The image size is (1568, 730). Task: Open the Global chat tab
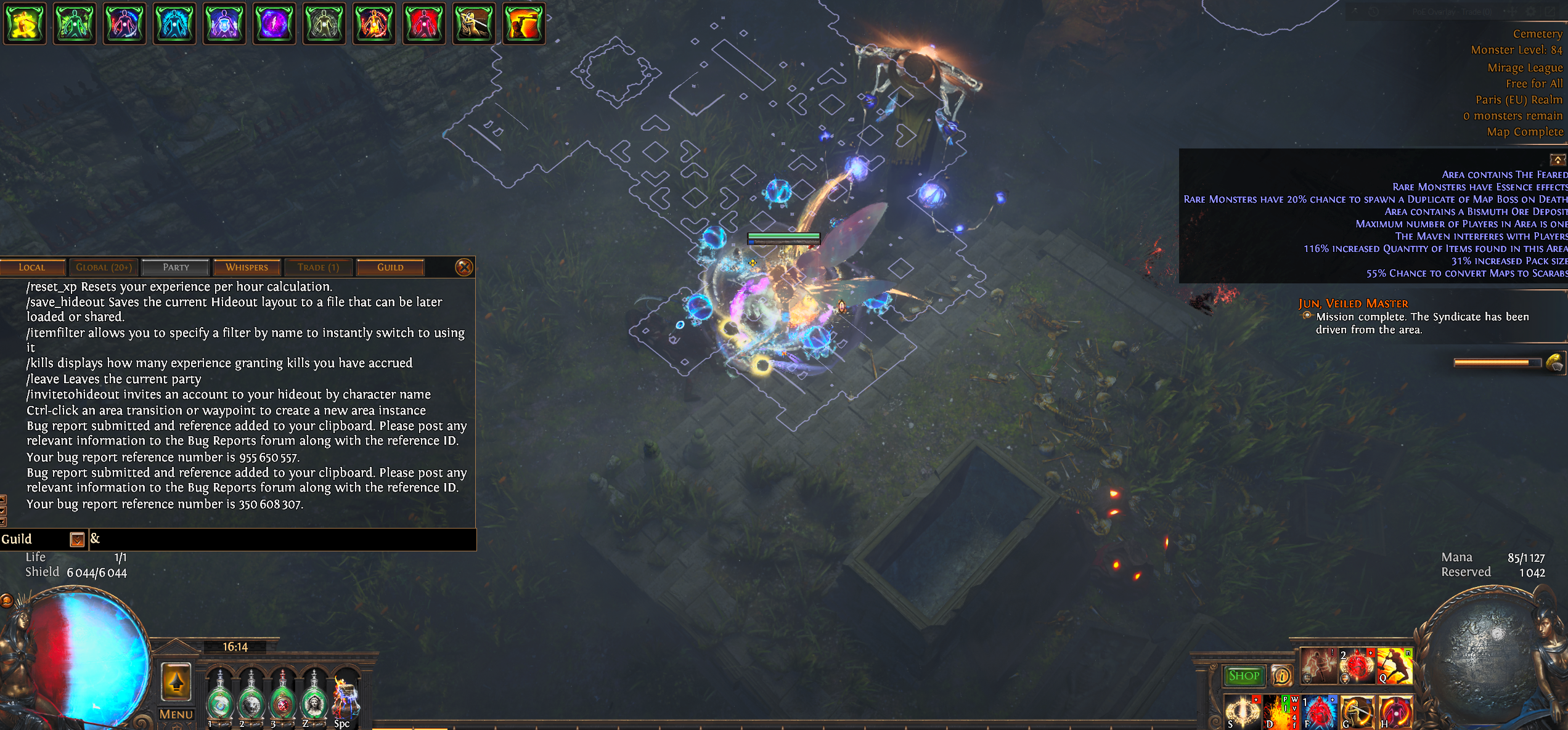[x=104, y=267]
